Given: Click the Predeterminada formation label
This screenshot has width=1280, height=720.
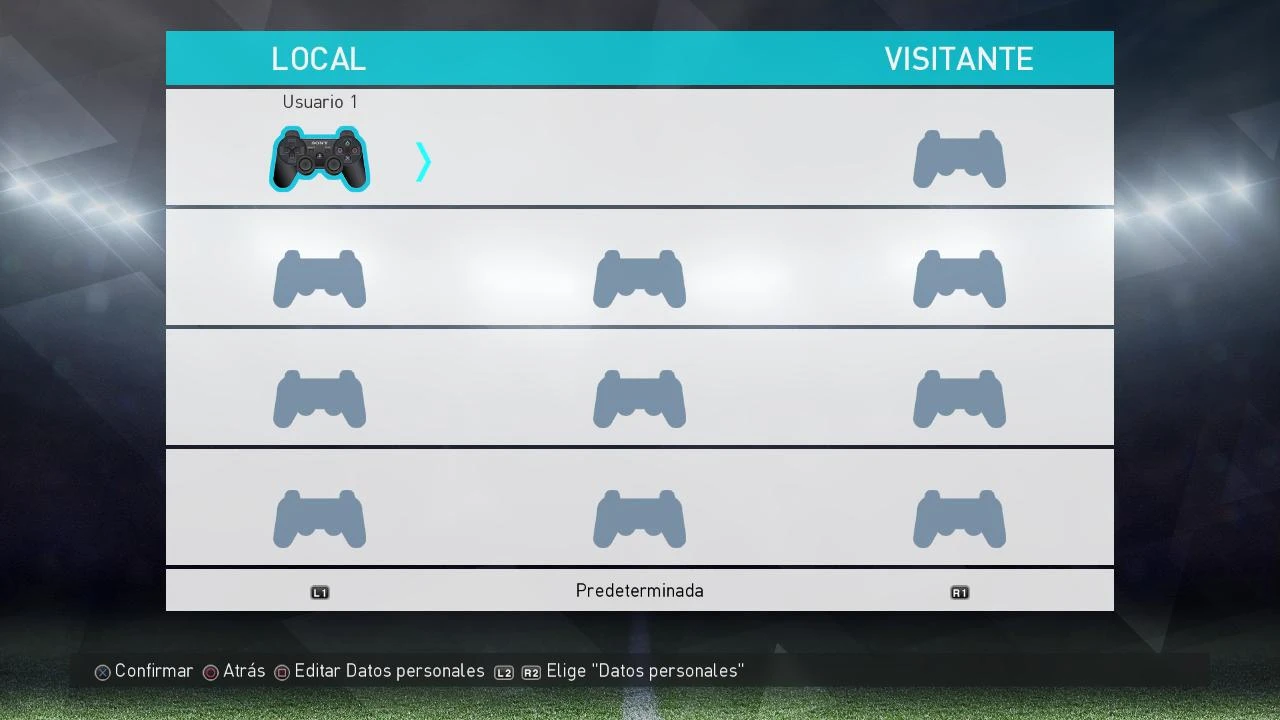Looking at the screenshot, I should (x=639, y=590).
